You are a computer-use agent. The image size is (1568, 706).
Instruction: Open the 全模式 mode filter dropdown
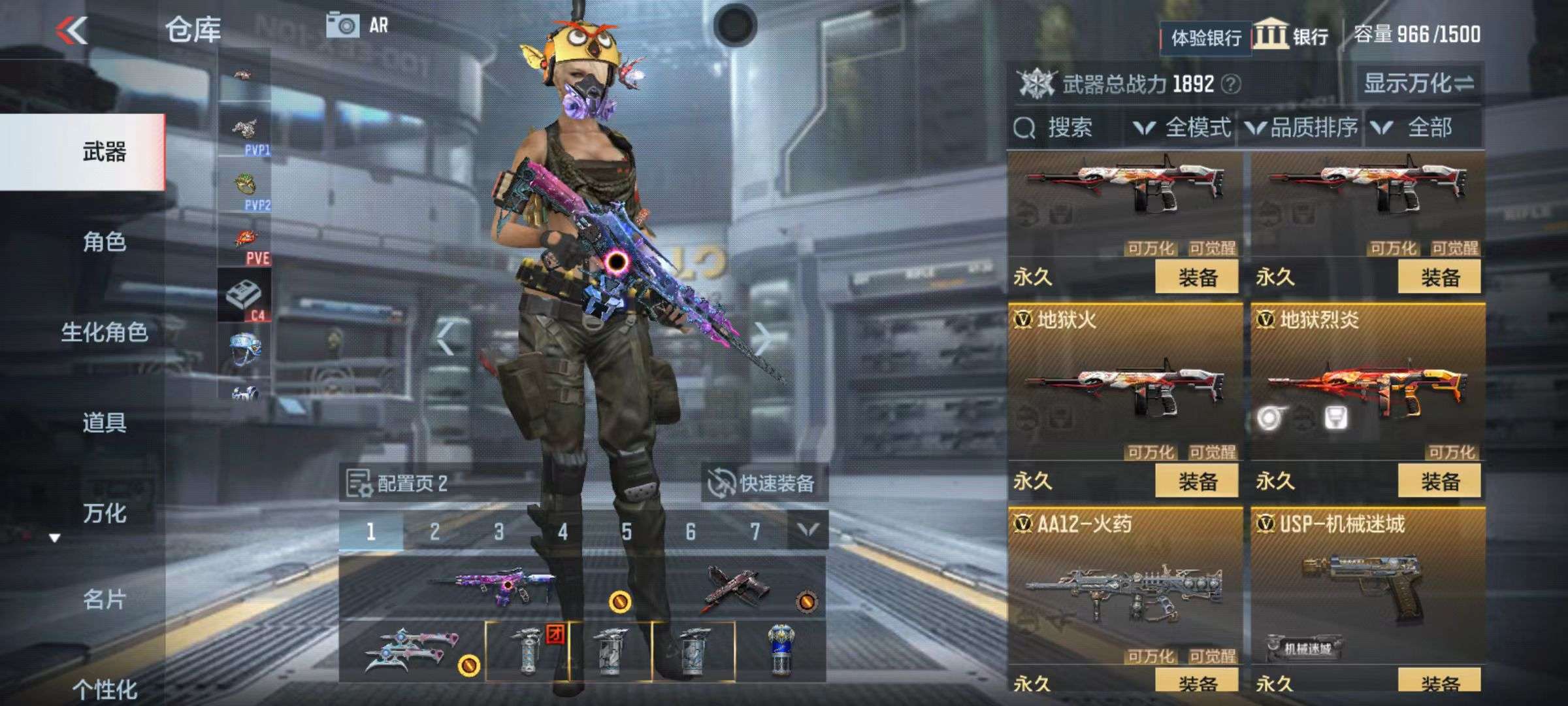click(x=1183, y=127)
